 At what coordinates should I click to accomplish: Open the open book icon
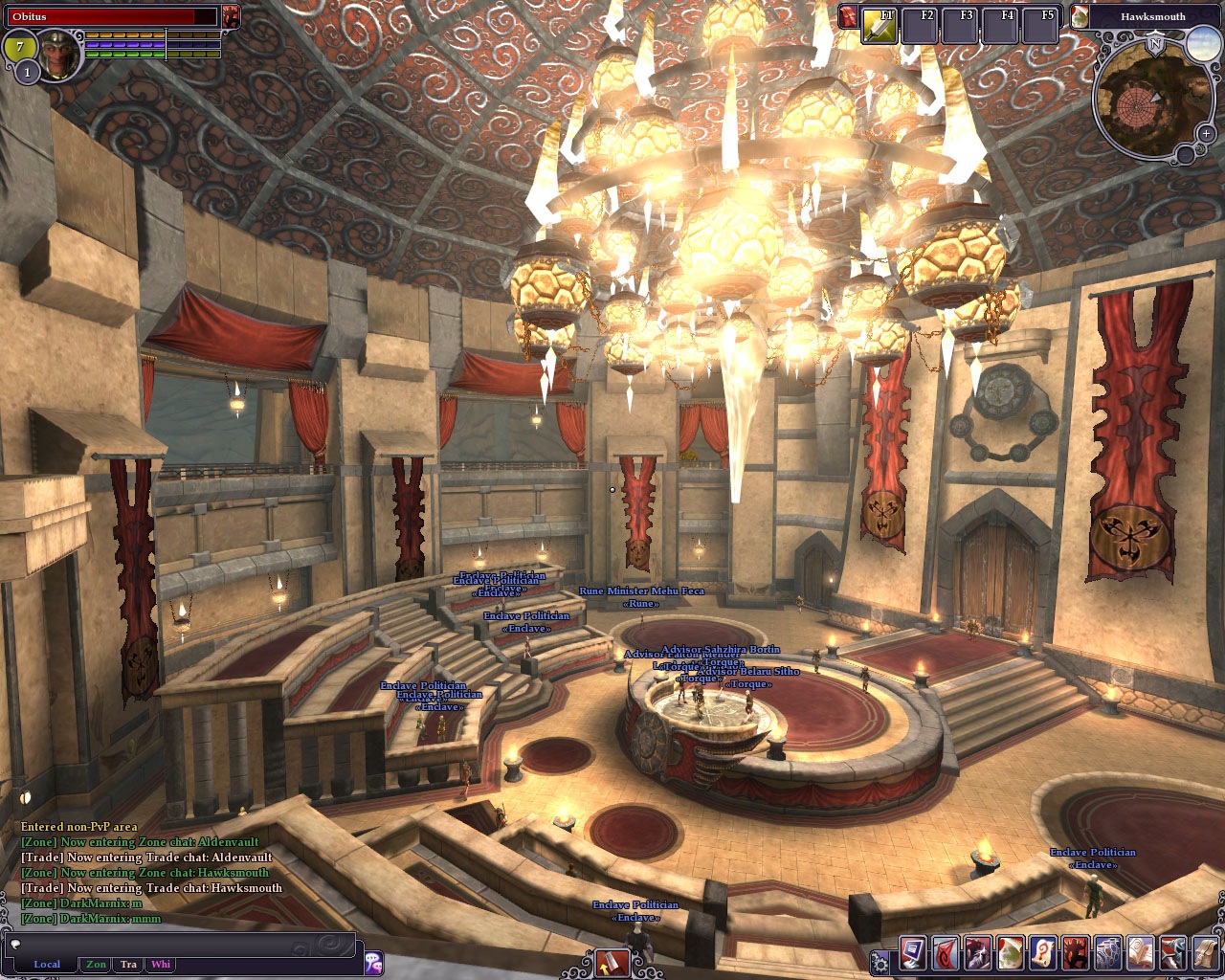pyautogui.click(x=1140, y=954)
